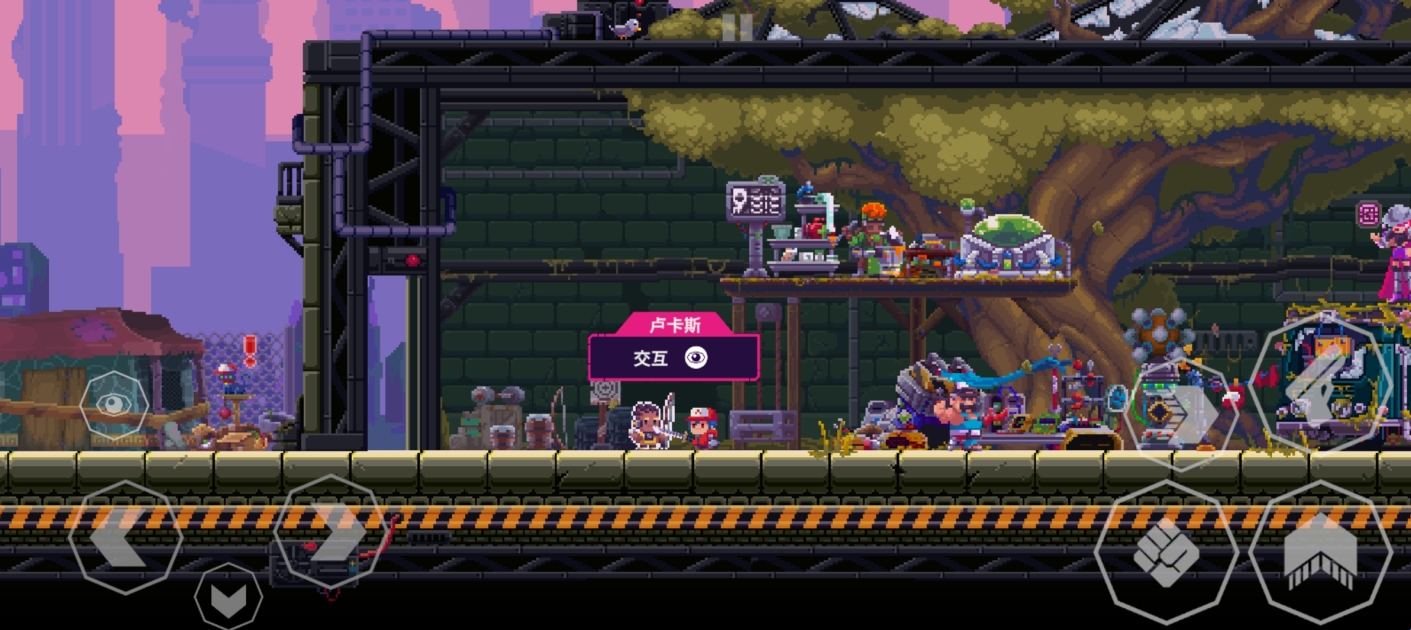Activate the dash forward button

click(x=1178, y=413)
